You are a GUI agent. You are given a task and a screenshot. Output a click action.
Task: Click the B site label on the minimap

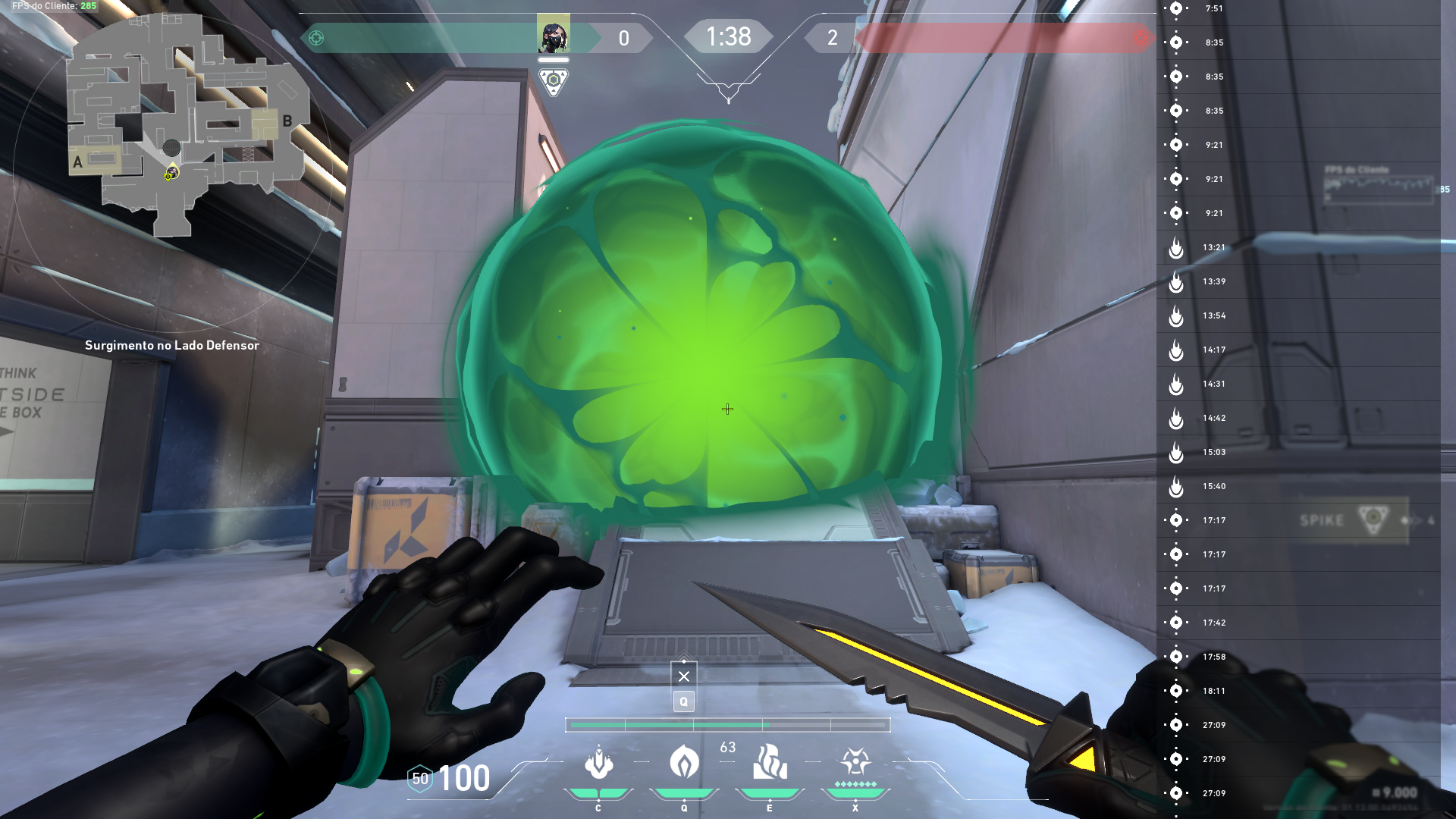click(287, 119)
